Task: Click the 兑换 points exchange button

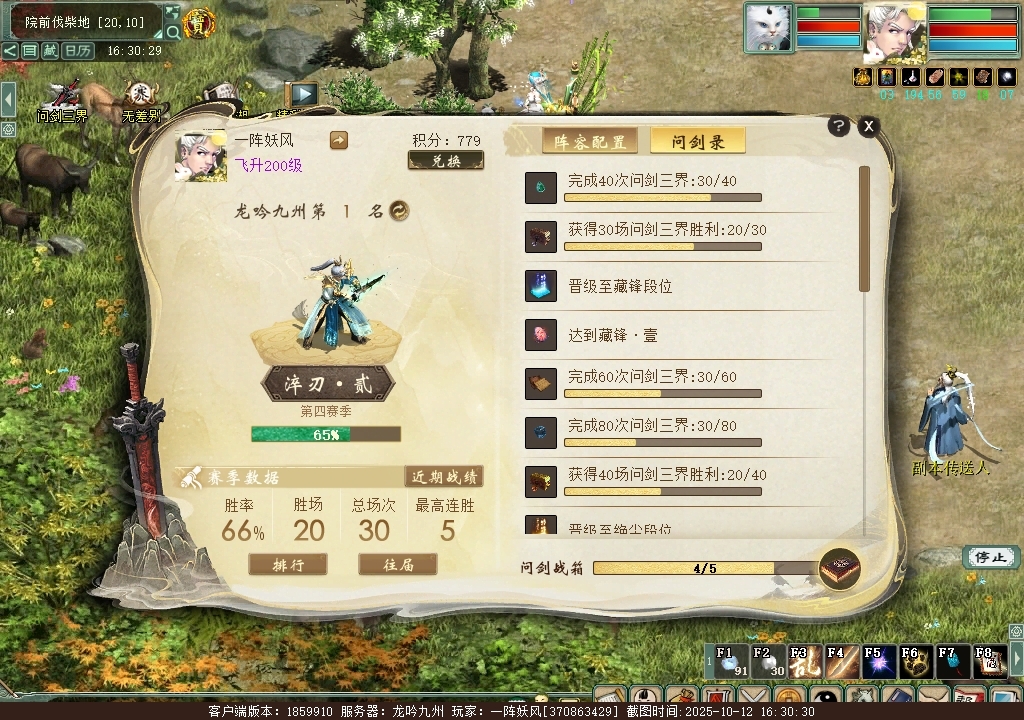Action: point(446,161)
